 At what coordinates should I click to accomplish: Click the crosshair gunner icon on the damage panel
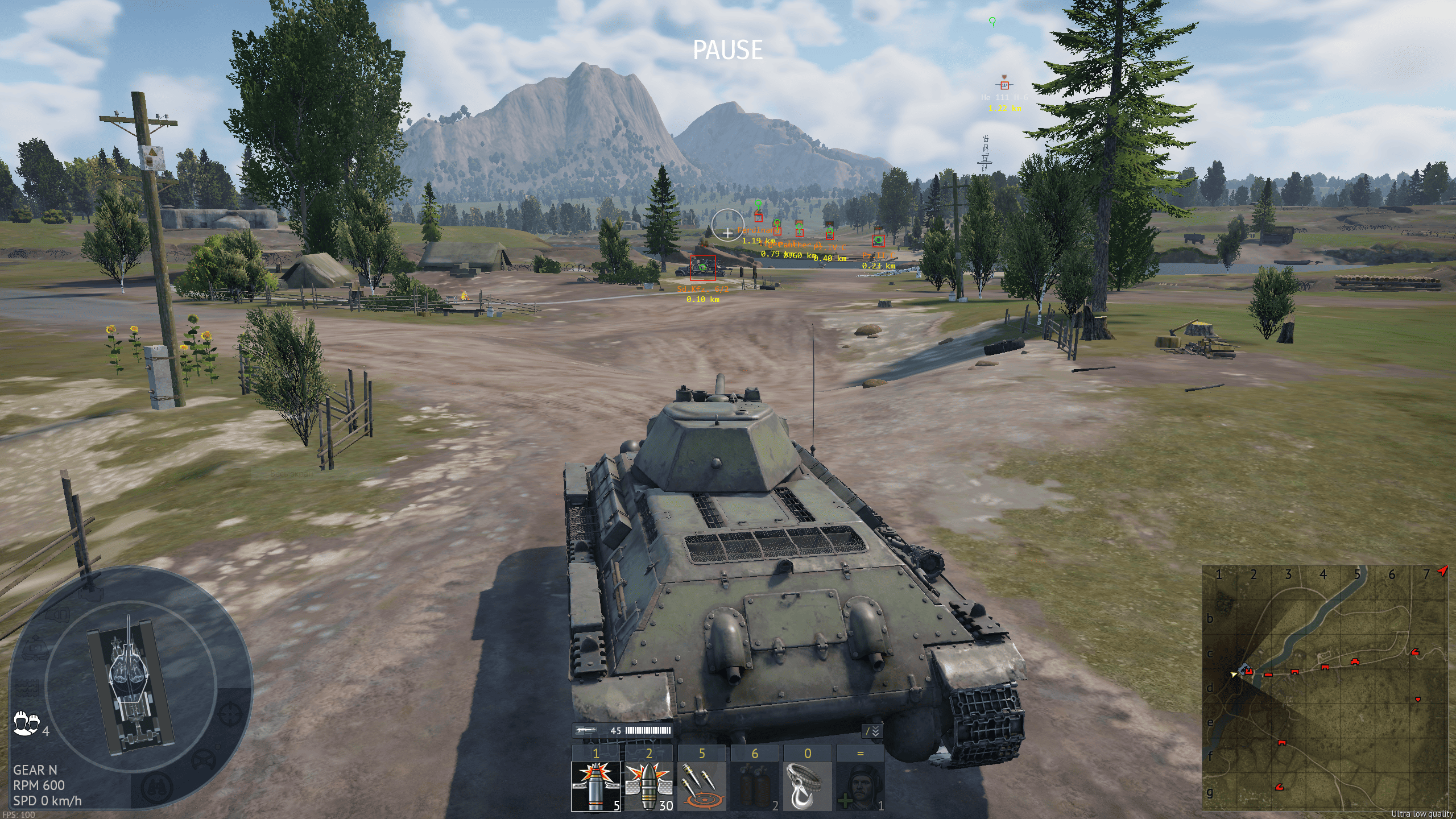click(x=230, y=714)
